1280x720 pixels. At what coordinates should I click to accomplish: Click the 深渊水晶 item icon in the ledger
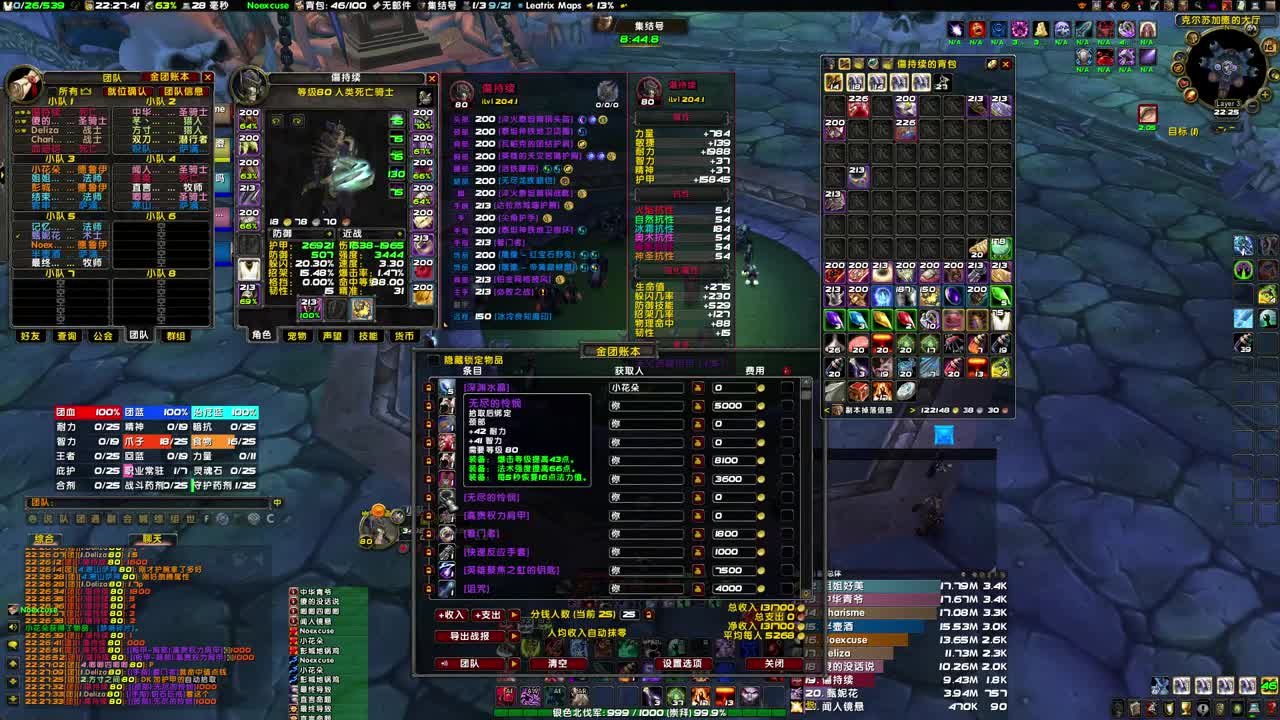coord(446,388)
